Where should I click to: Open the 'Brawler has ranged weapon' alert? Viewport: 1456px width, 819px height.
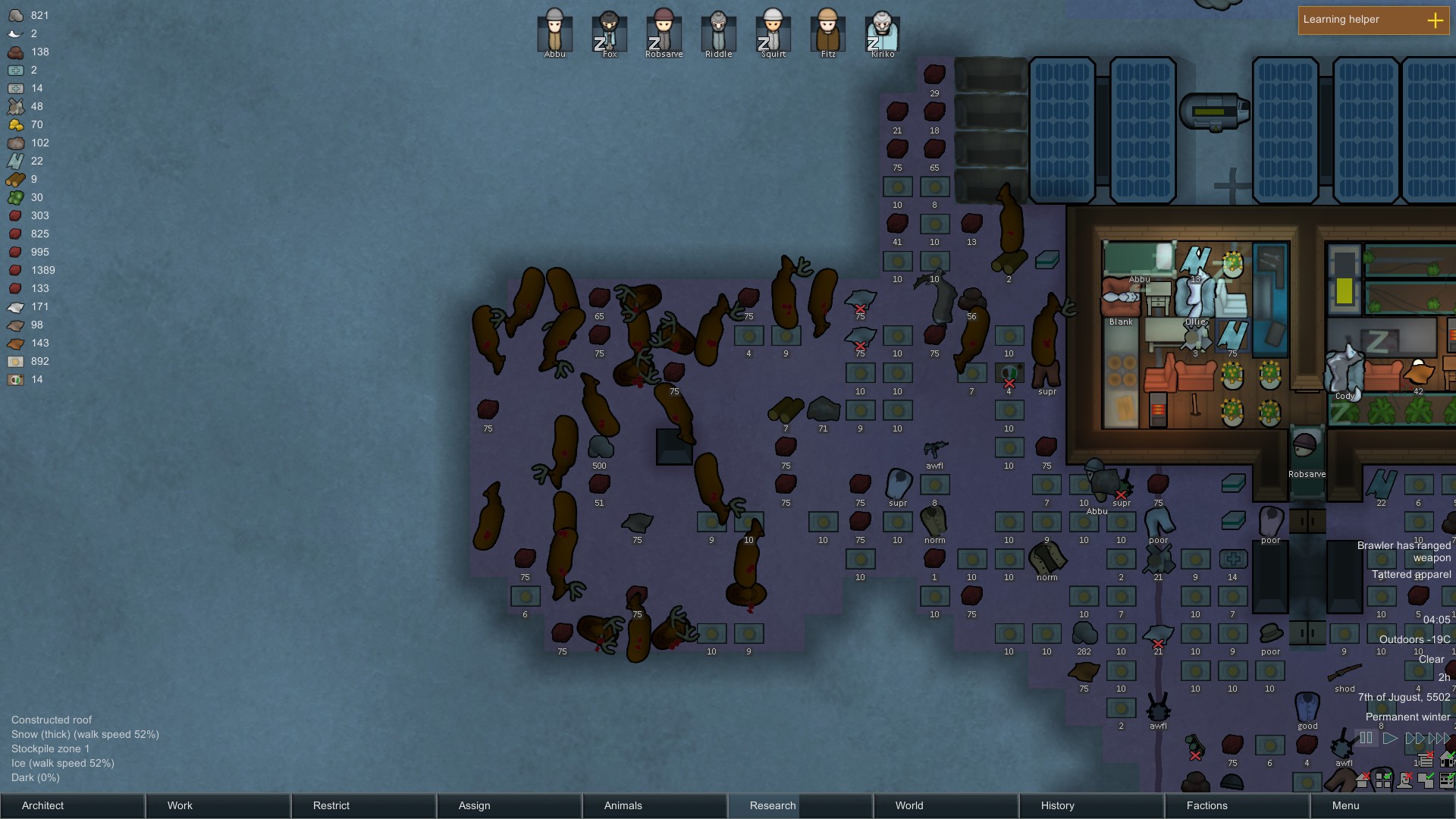coord(1404,551)
